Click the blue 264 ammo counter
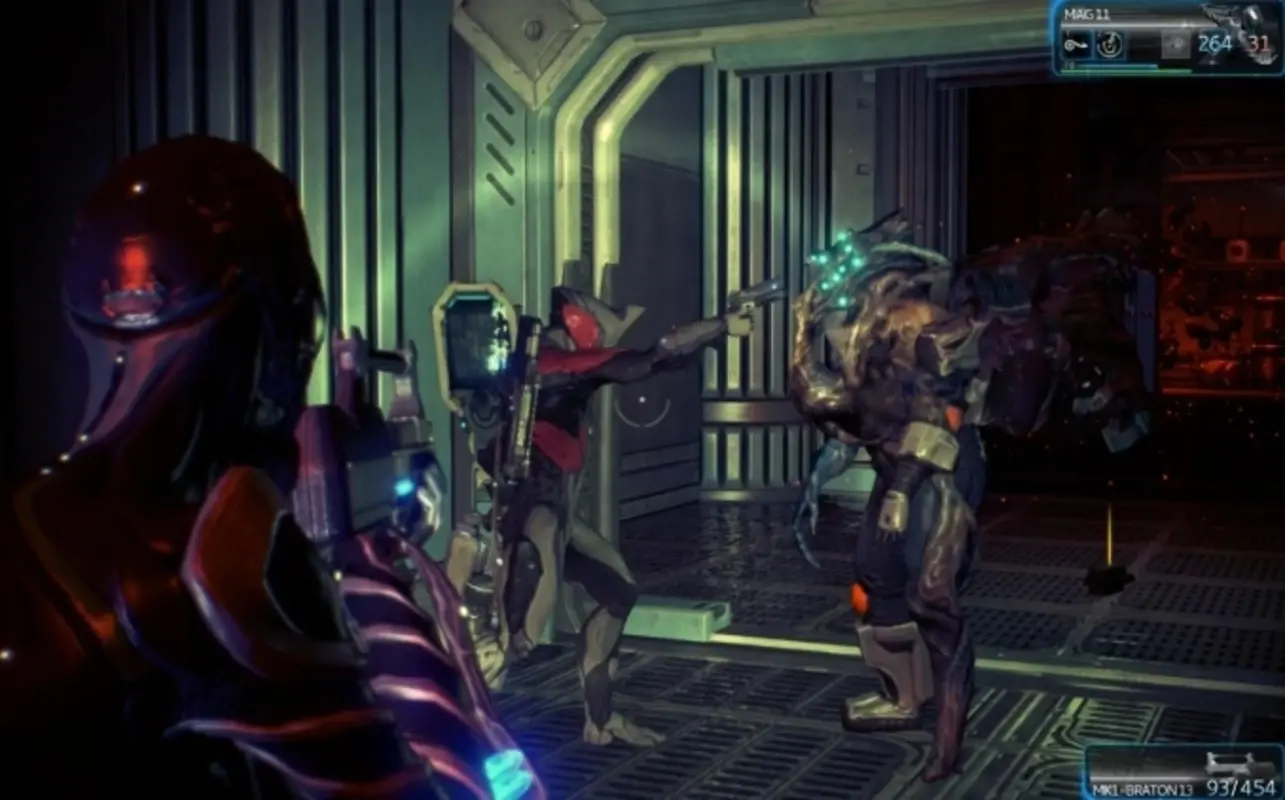The width and height of the screenshot is (1285, 800). click(x=1215, y=42)
